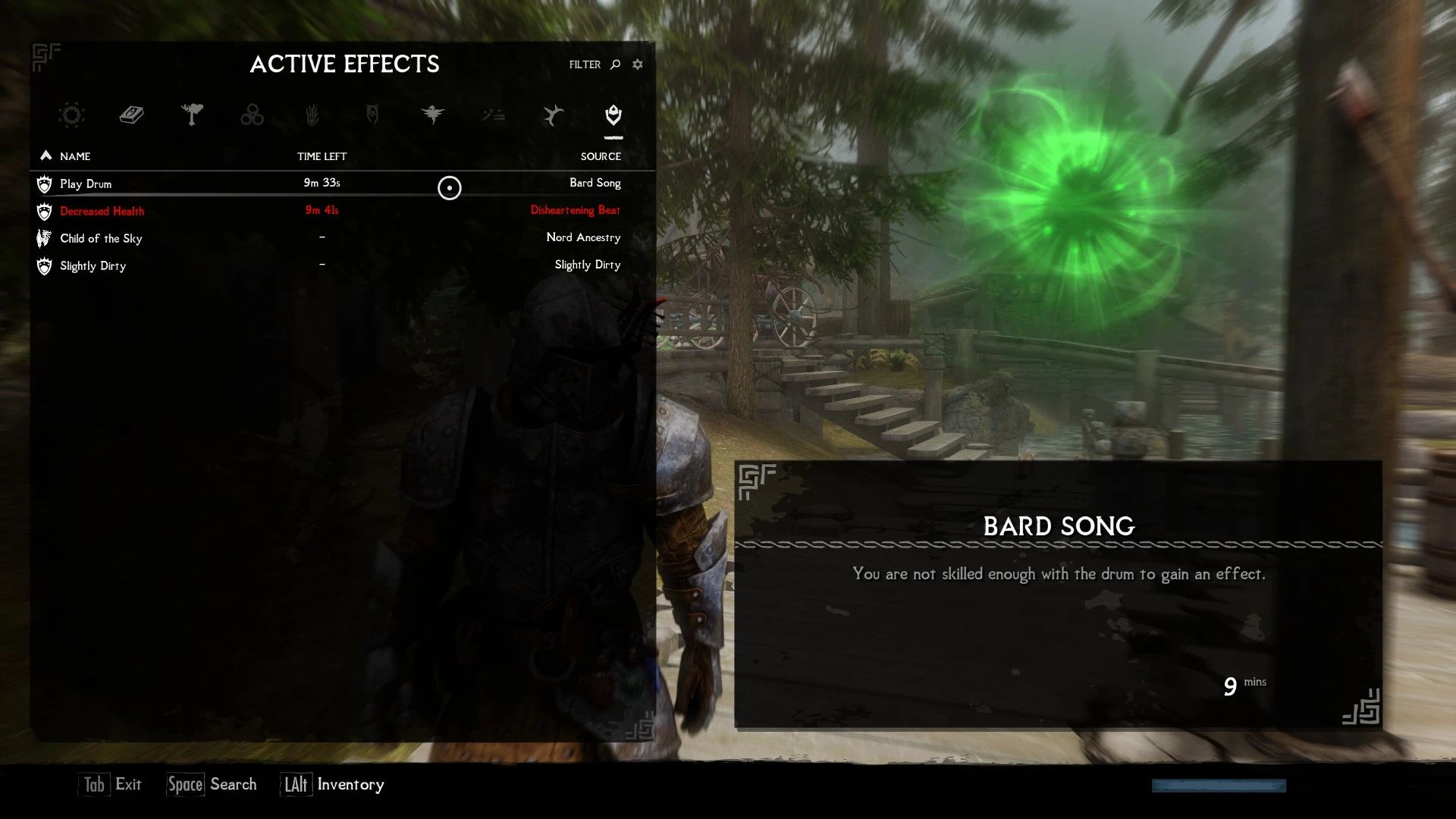Viewport: 1456px width, 819px height.
Task: Open the search magnifier in Active Effects
Action: (613, 64)
